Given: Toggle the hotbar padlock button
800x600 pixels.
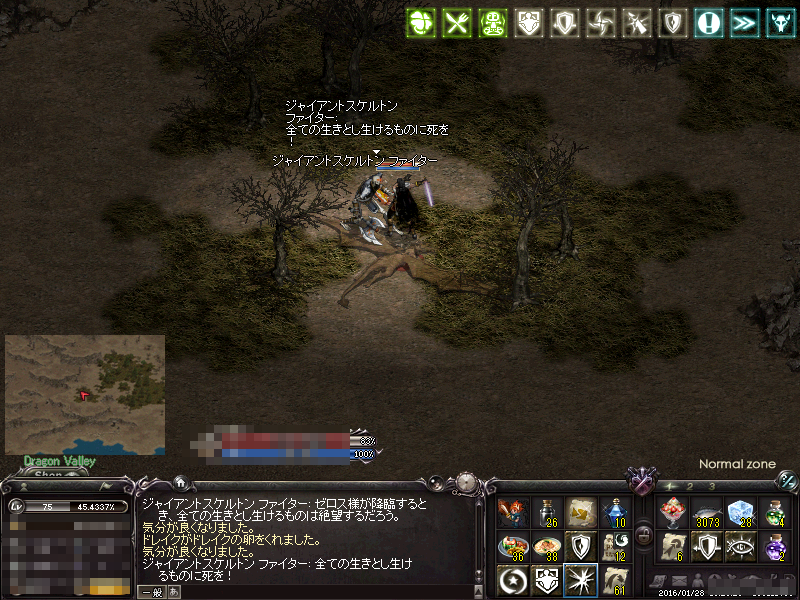Looking at the screenshot, I should point(644,535).
